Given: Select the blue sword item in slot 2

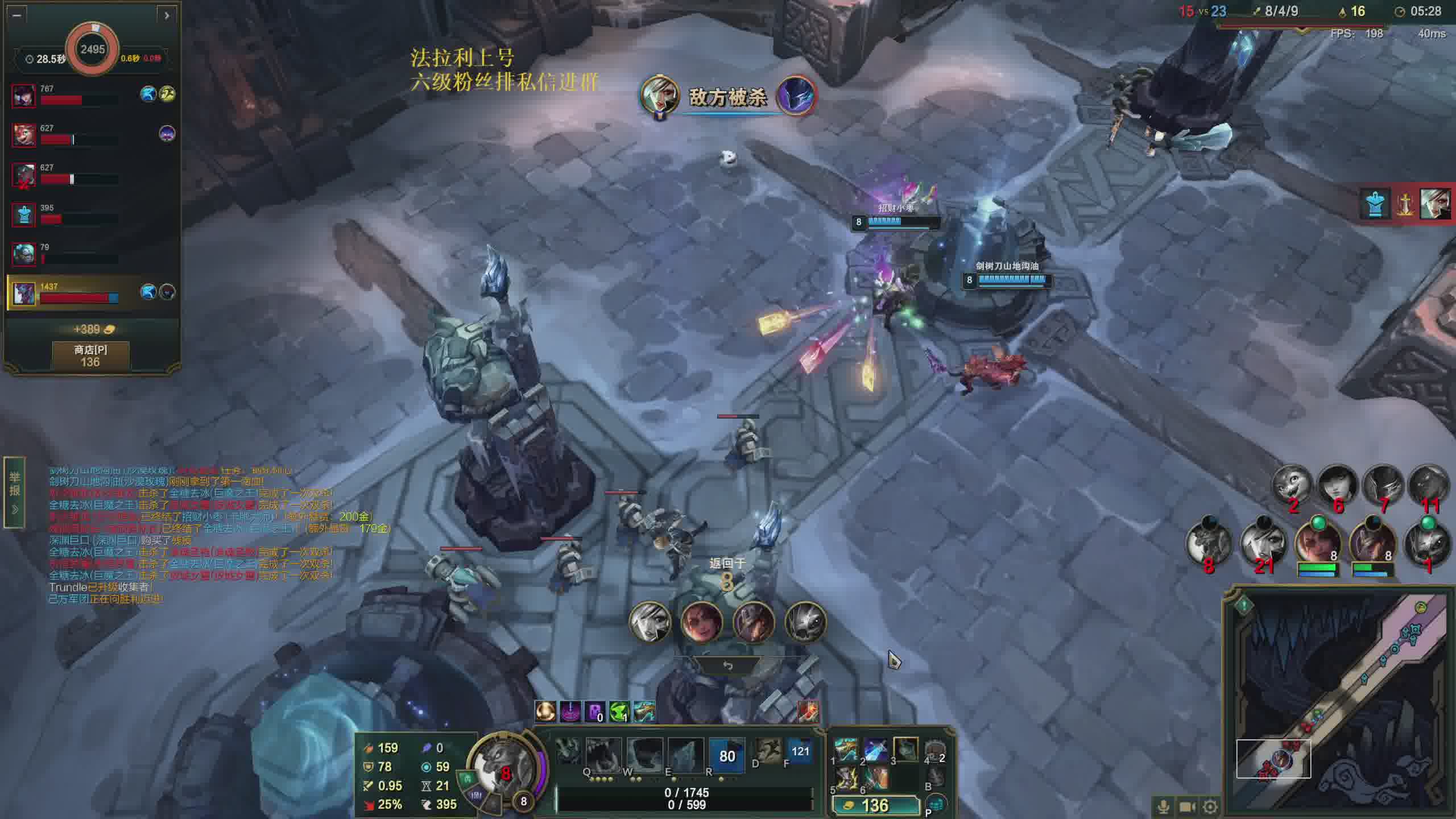Looking at the screenshot, I should pos(876,750).
